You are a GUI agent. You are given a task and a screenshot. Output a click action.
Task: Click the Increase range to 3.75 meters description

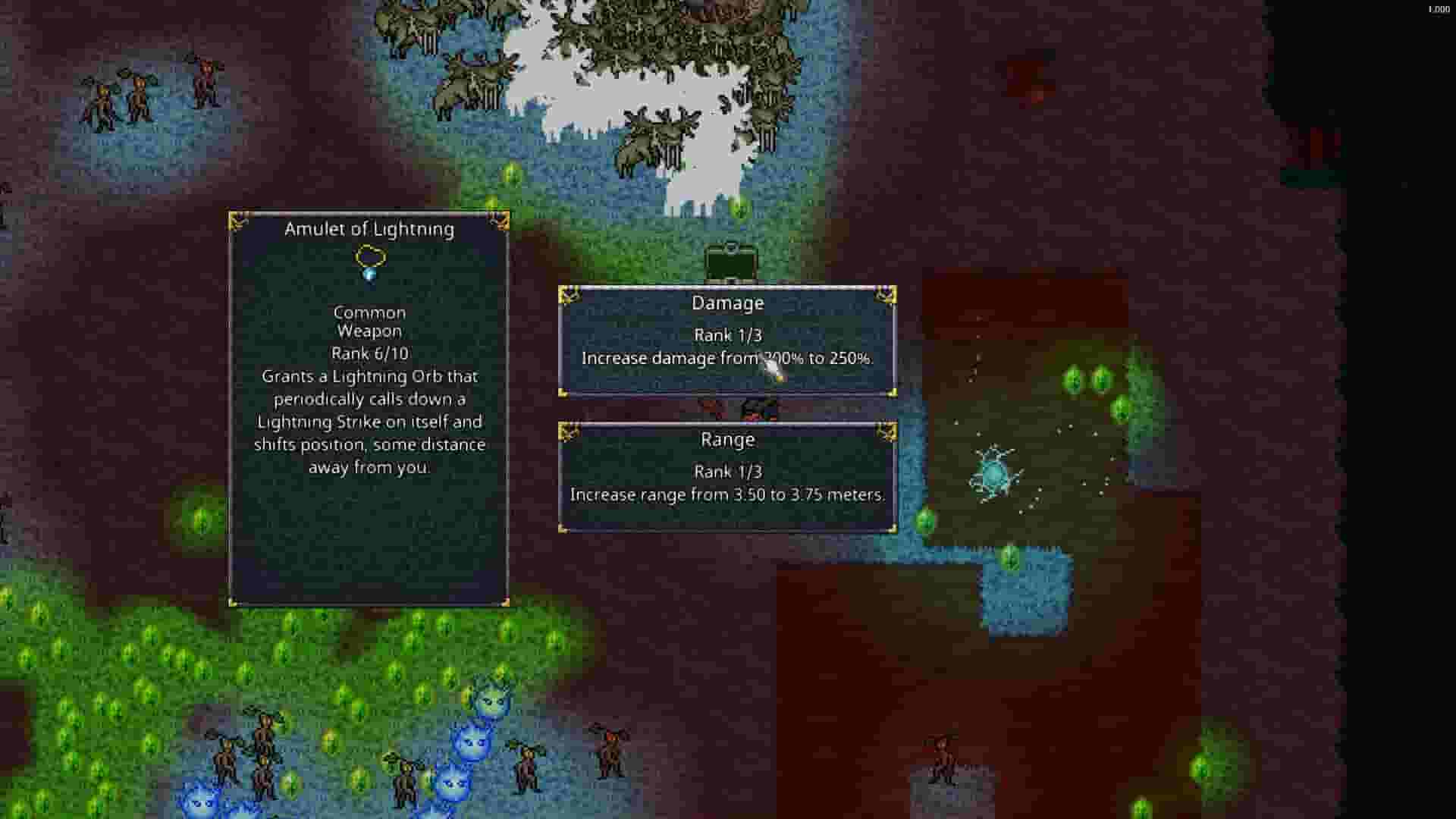pos(726,494)
